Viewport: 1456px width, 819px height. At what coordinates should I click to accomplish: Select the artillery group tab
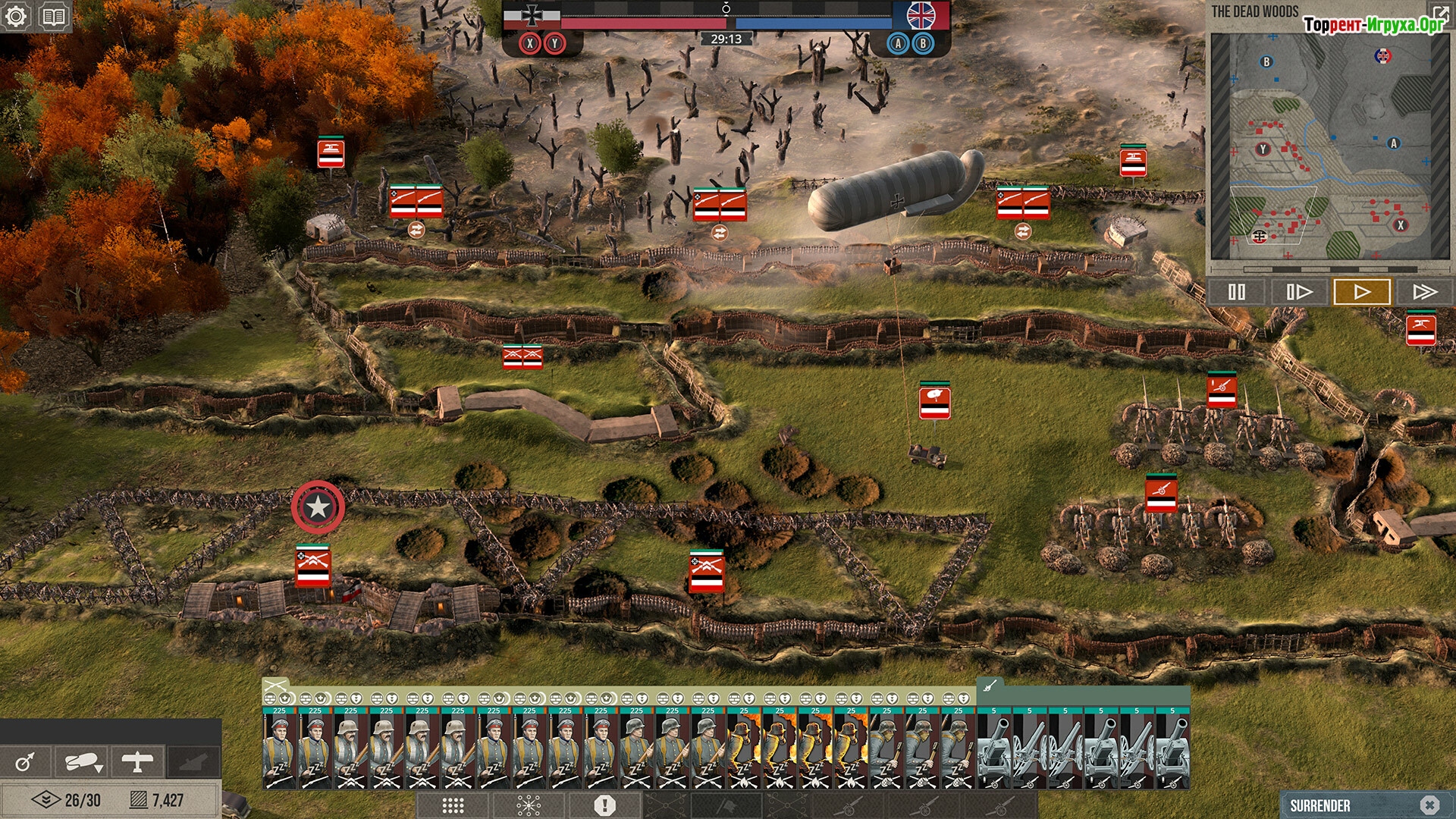click(x=990, y=686)
